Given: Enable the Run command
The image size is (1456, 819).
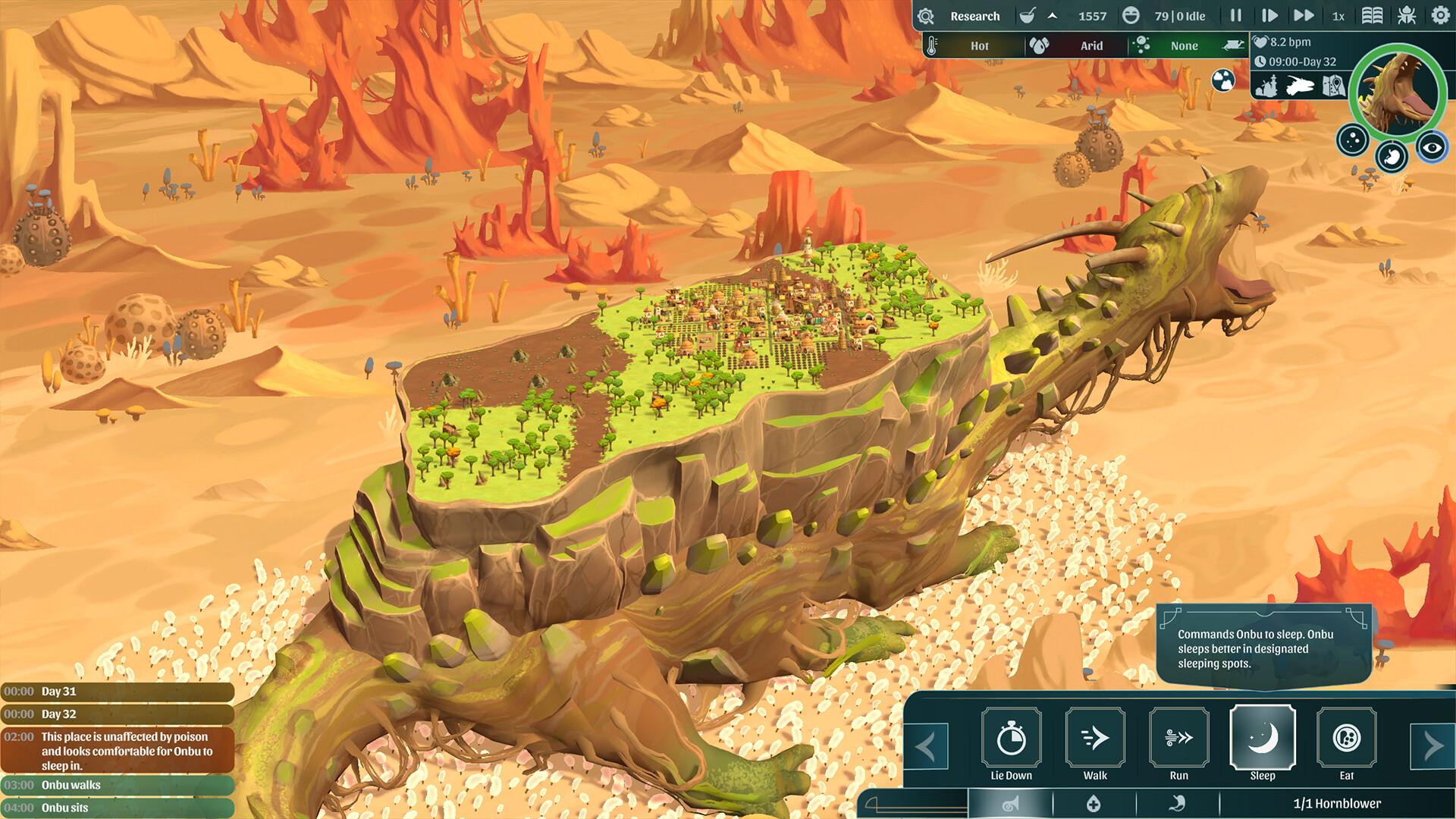Looking at the screenshot, I should coord(1178,736).
